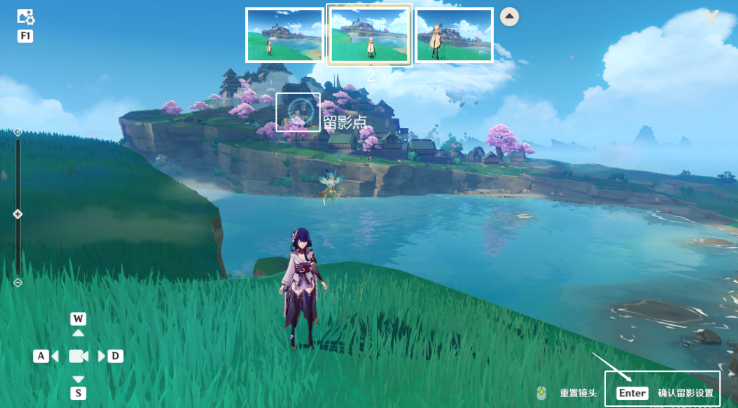This screenshot has width=738, height=408.
Task: Click the vertical camera slider handle
Action: [x=17, y=214]
